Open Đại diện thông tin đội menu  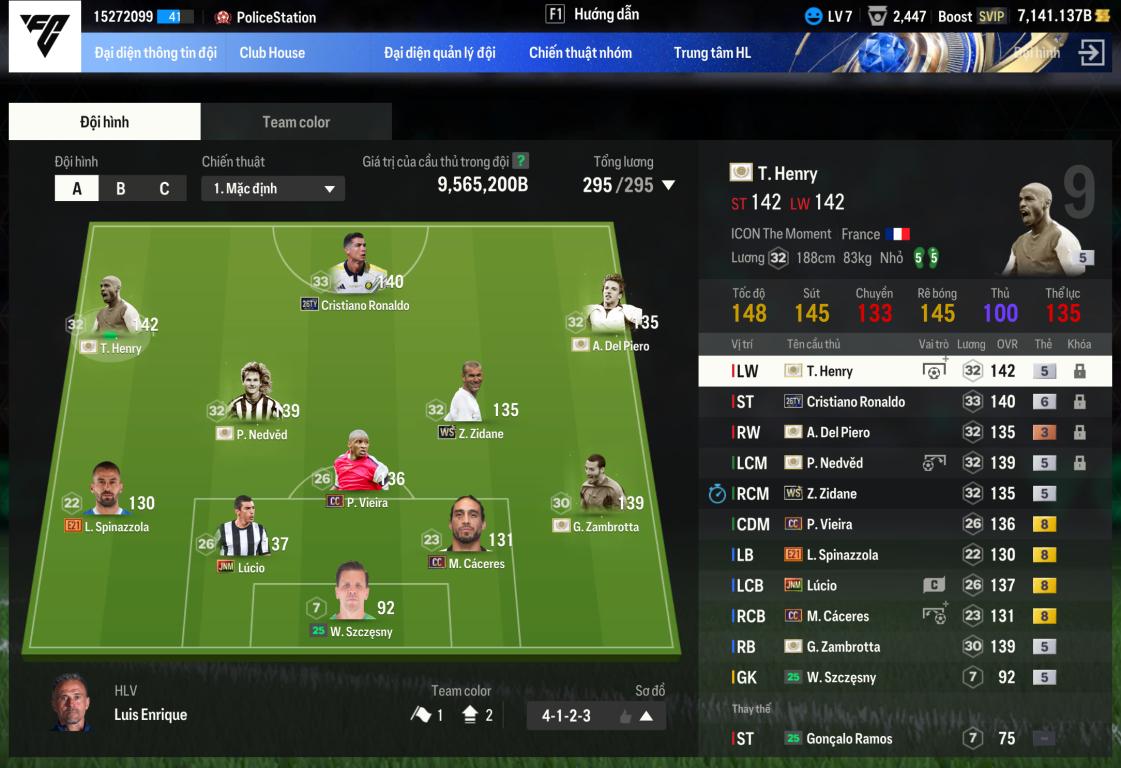click(155, 53)
